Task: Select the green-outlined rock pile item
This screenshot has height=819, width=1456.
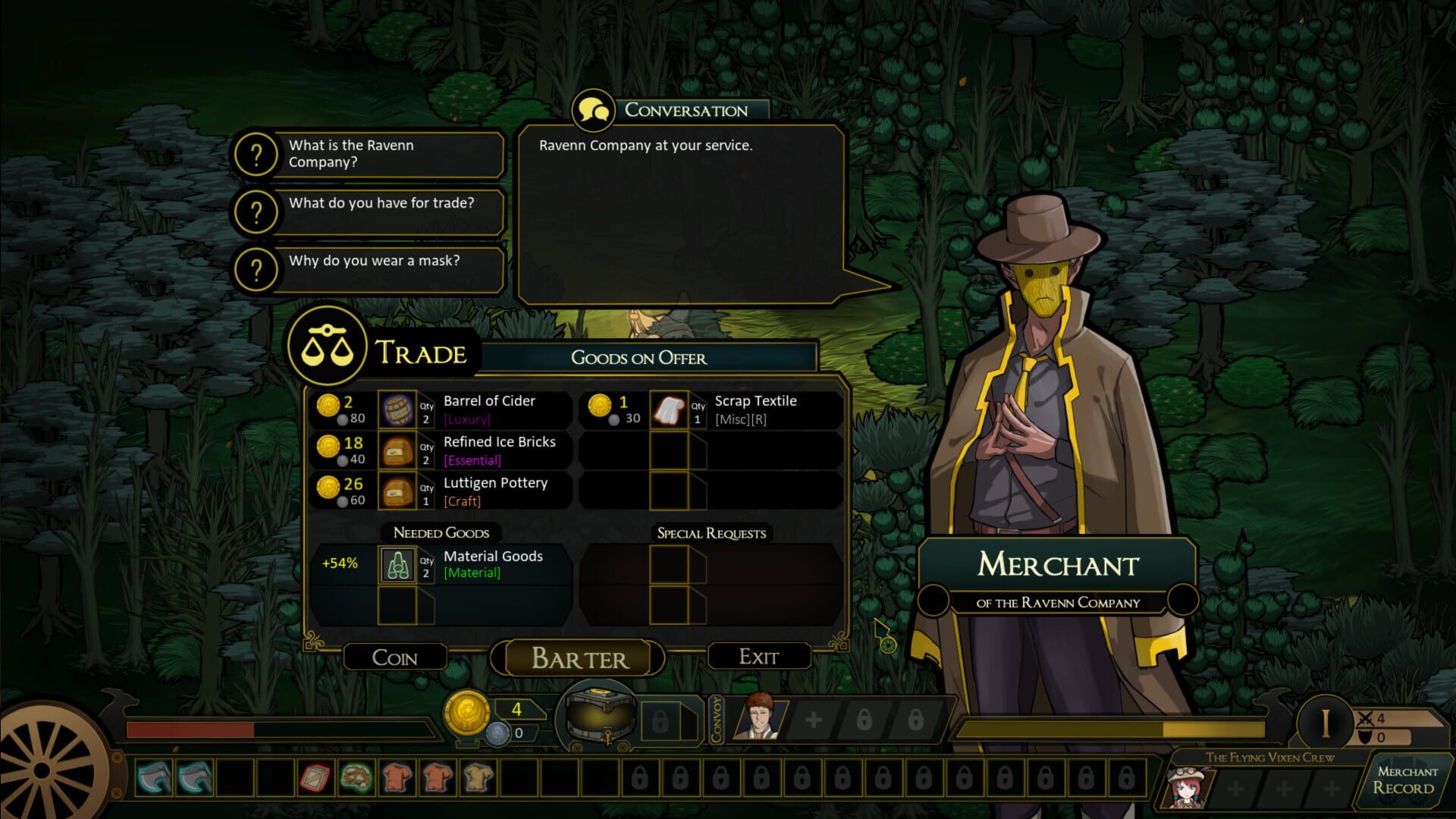Action: point(355,777)
